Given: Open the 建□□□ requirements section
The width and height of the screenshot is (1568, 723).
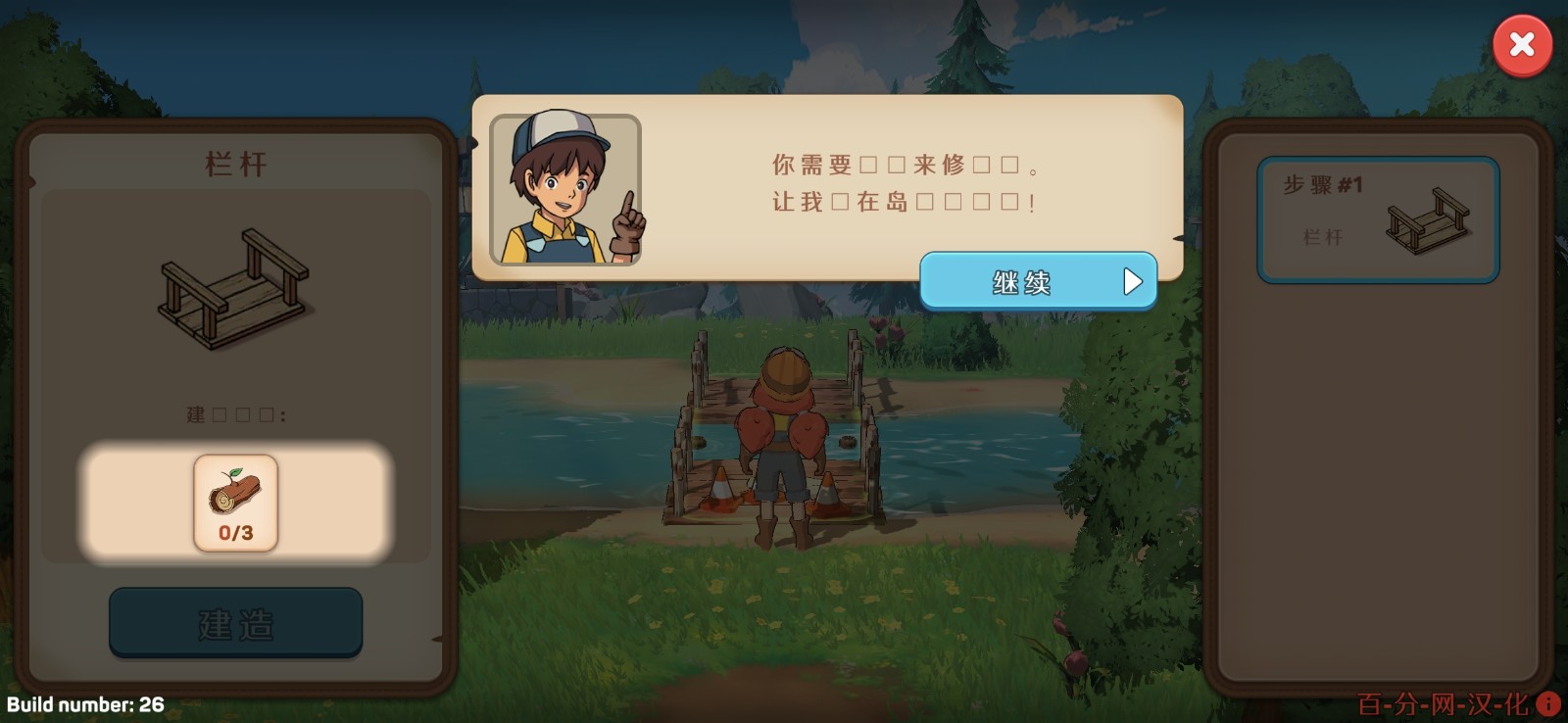Looking at the screenshot, I should 234,414.
